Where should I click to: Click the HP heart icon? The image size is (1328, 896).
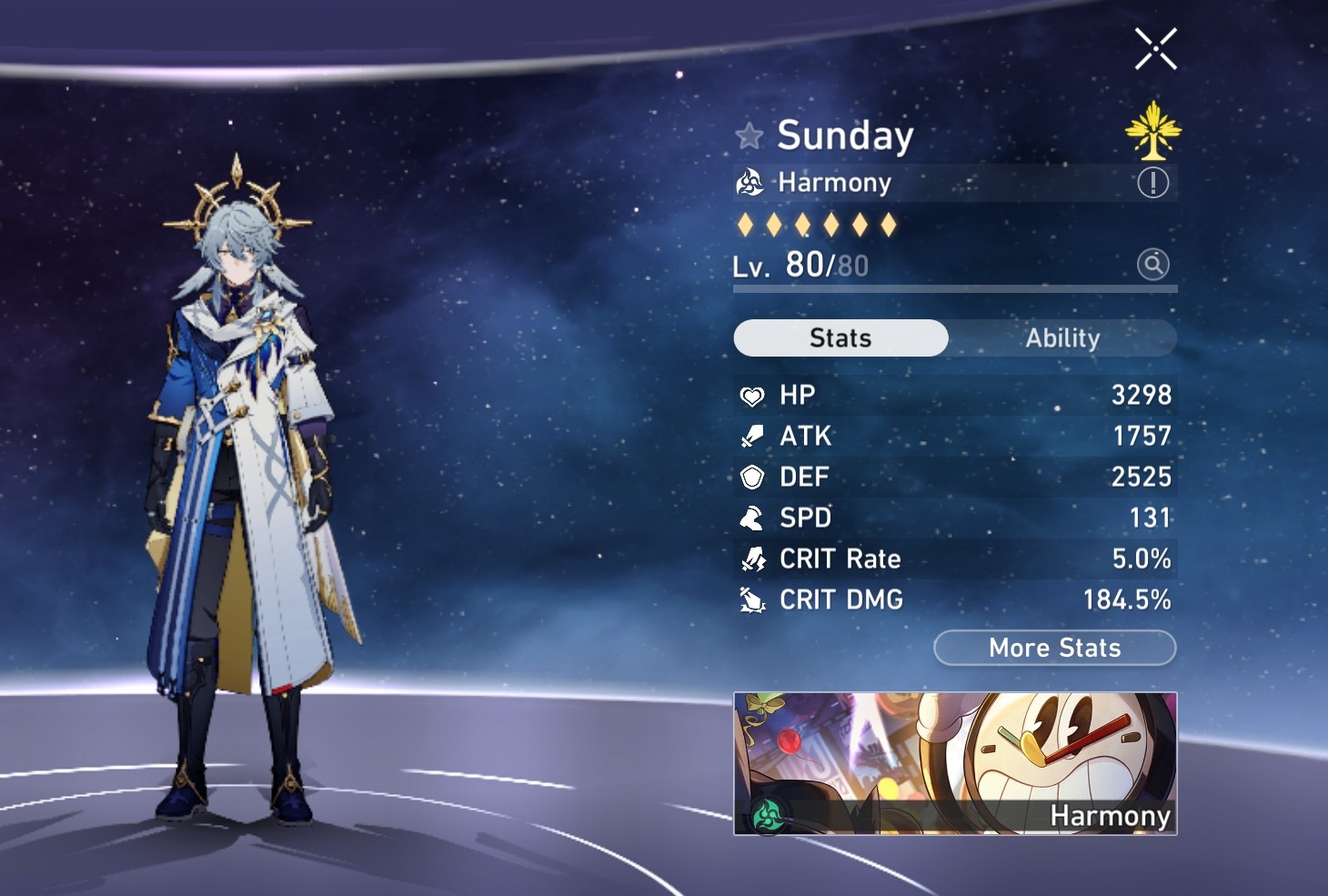[751, 395]
